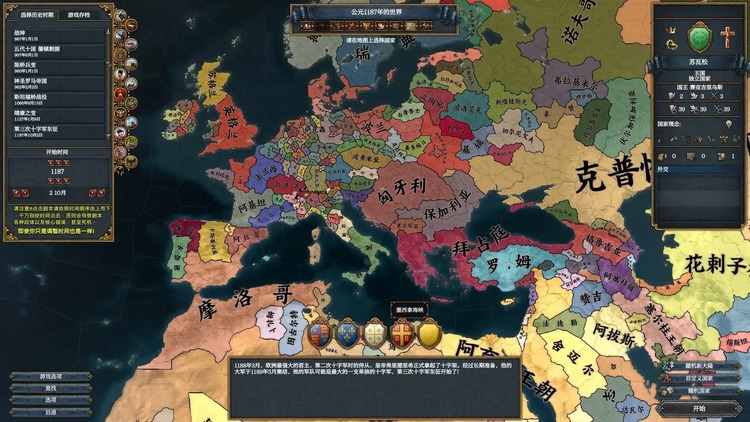Click the green shield of 苏瓦松
Screen dimensions: 750x422
[x=699, y=39]
